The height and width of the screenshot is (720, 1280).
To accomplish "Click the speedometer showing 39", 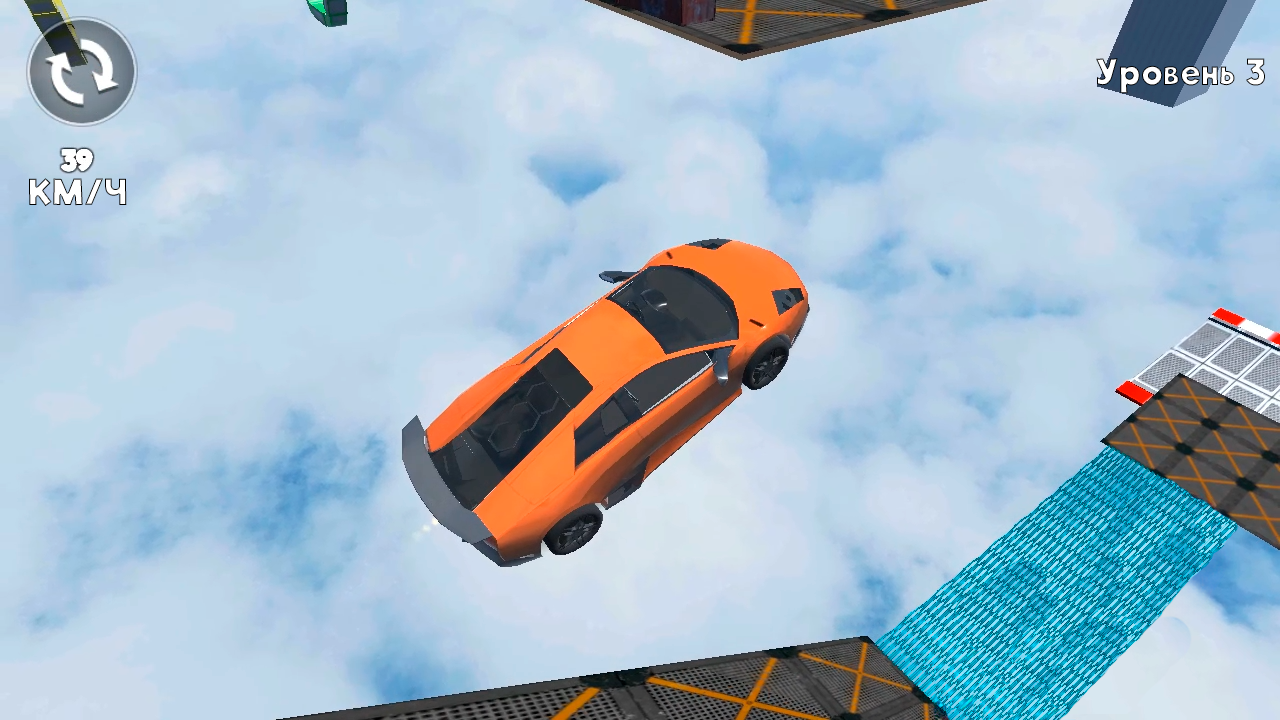I will [75, 157].
